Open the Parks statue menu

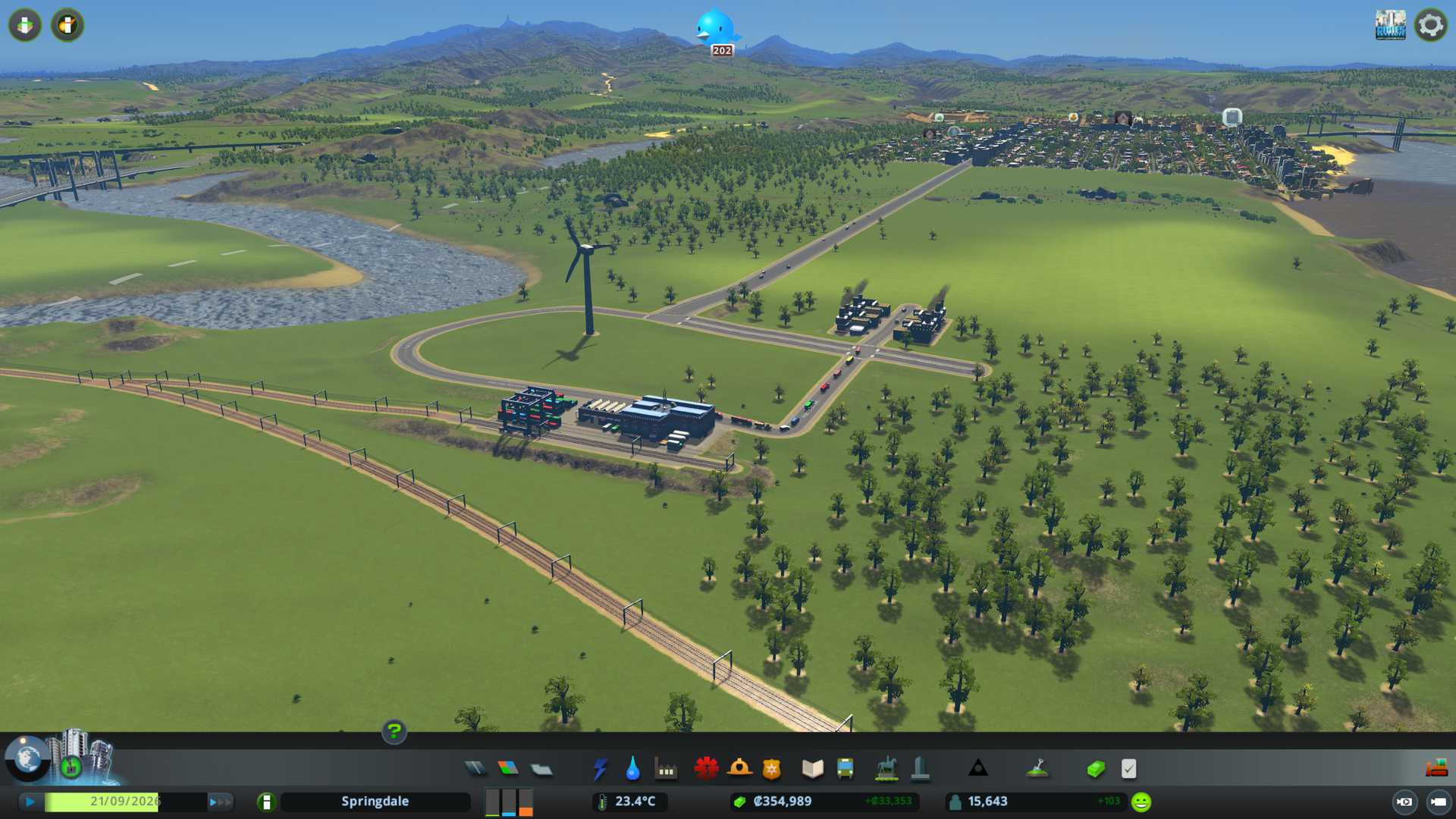pos(886,769)
